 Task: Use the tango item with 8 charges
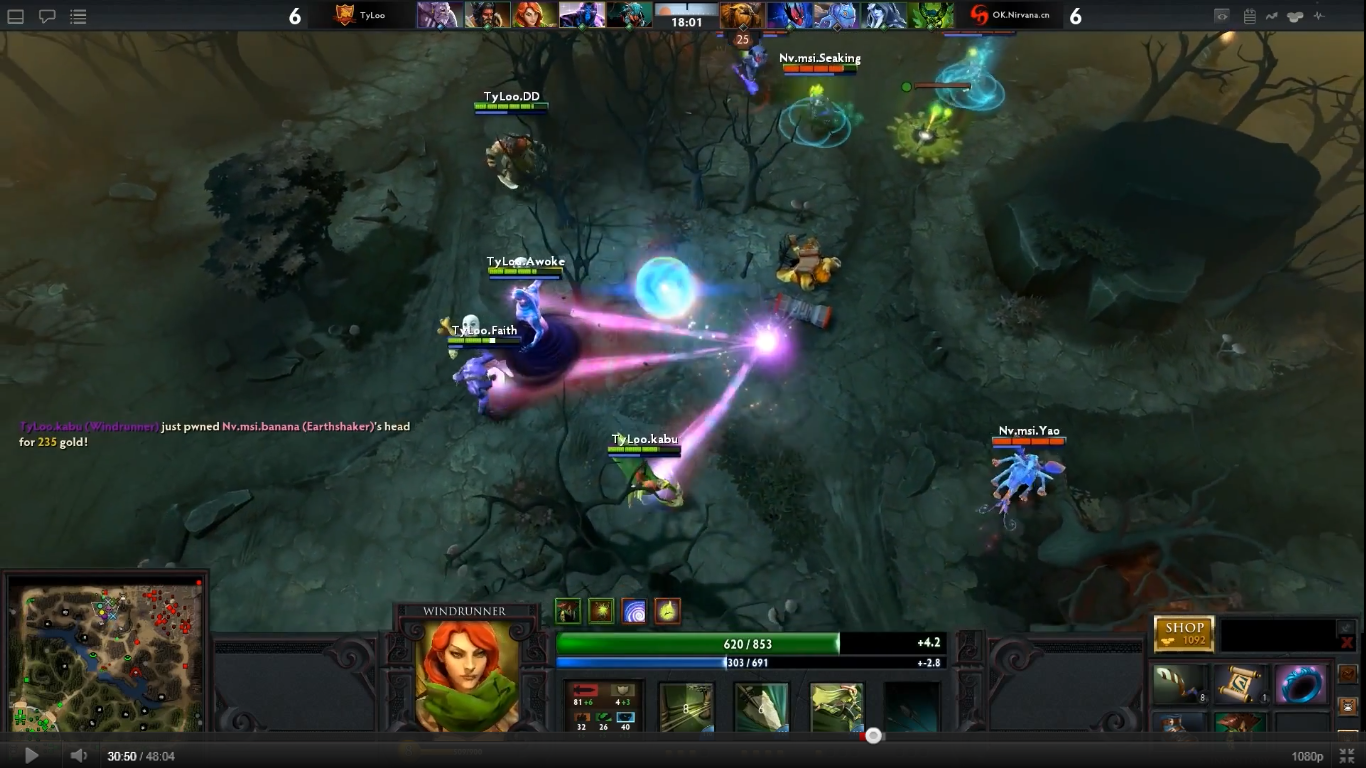click(1179, 684)
